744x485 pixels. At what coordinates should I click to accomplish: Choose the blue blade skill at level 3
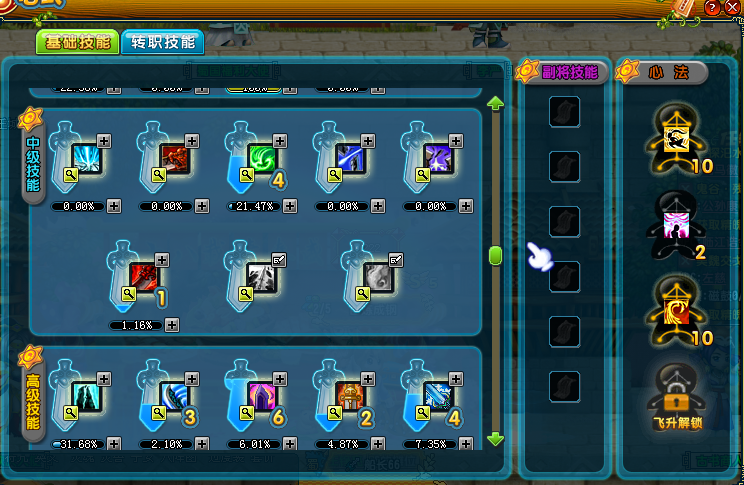pyautogui.click(x=174, y=394)
